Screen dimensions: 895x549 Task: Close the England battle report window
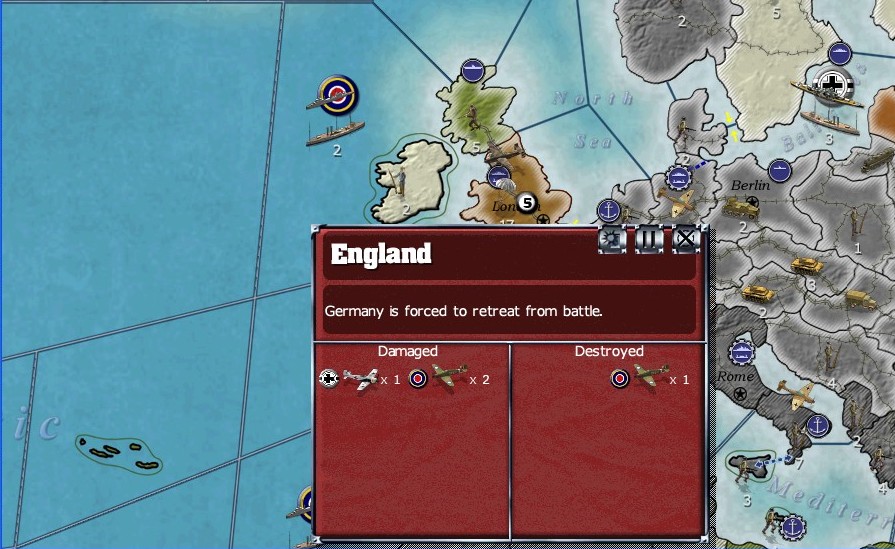coord(685,239)
